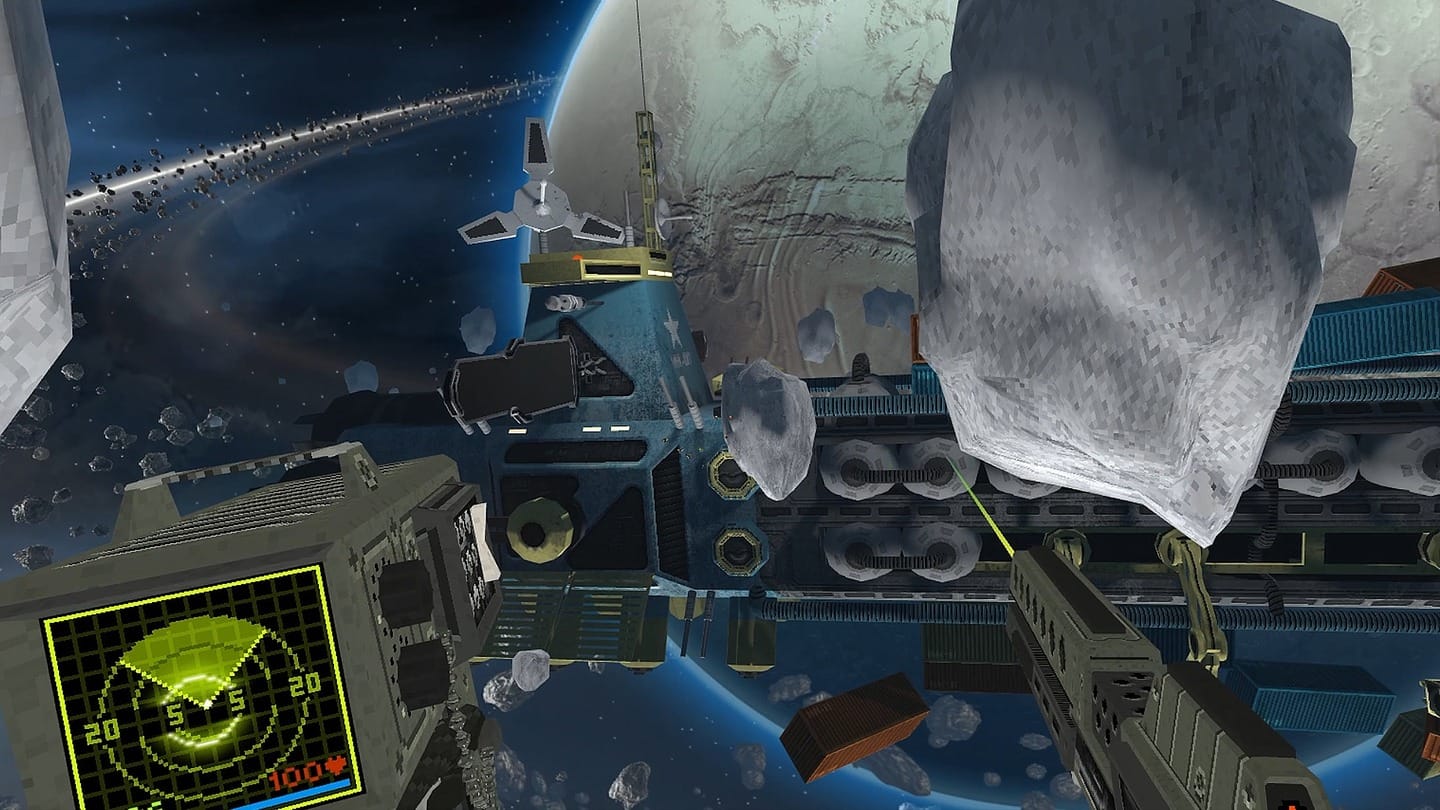Click the red heart health icon

(334, 765)
